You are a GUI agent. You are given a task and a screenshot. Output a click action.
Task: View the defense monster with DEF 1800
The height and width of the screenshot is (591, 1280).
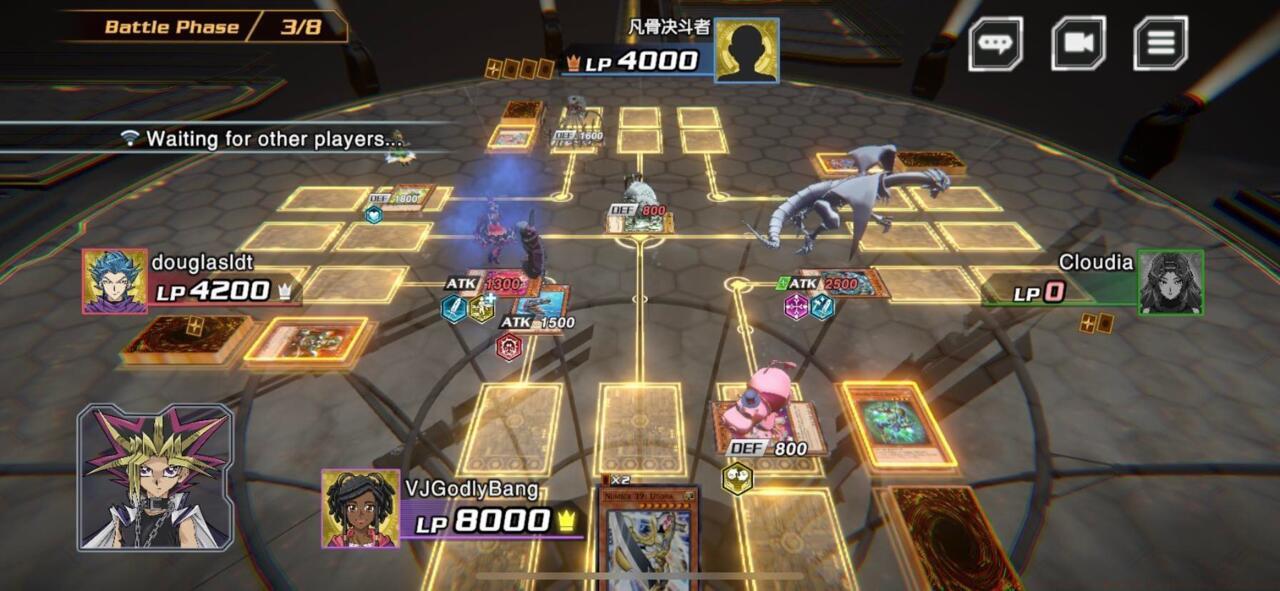(407, 196)
